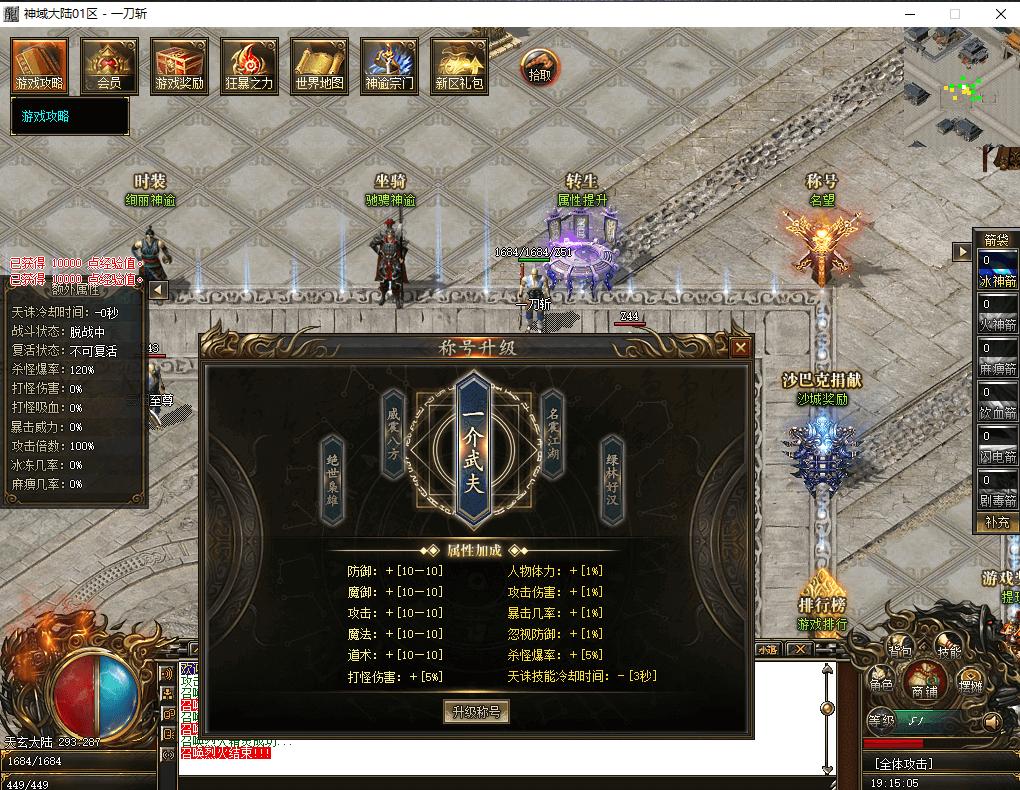Open the 游戏奖励 rewards chest
The width and height of the screenshot is (1020, 790).
(x=180, y=66)
